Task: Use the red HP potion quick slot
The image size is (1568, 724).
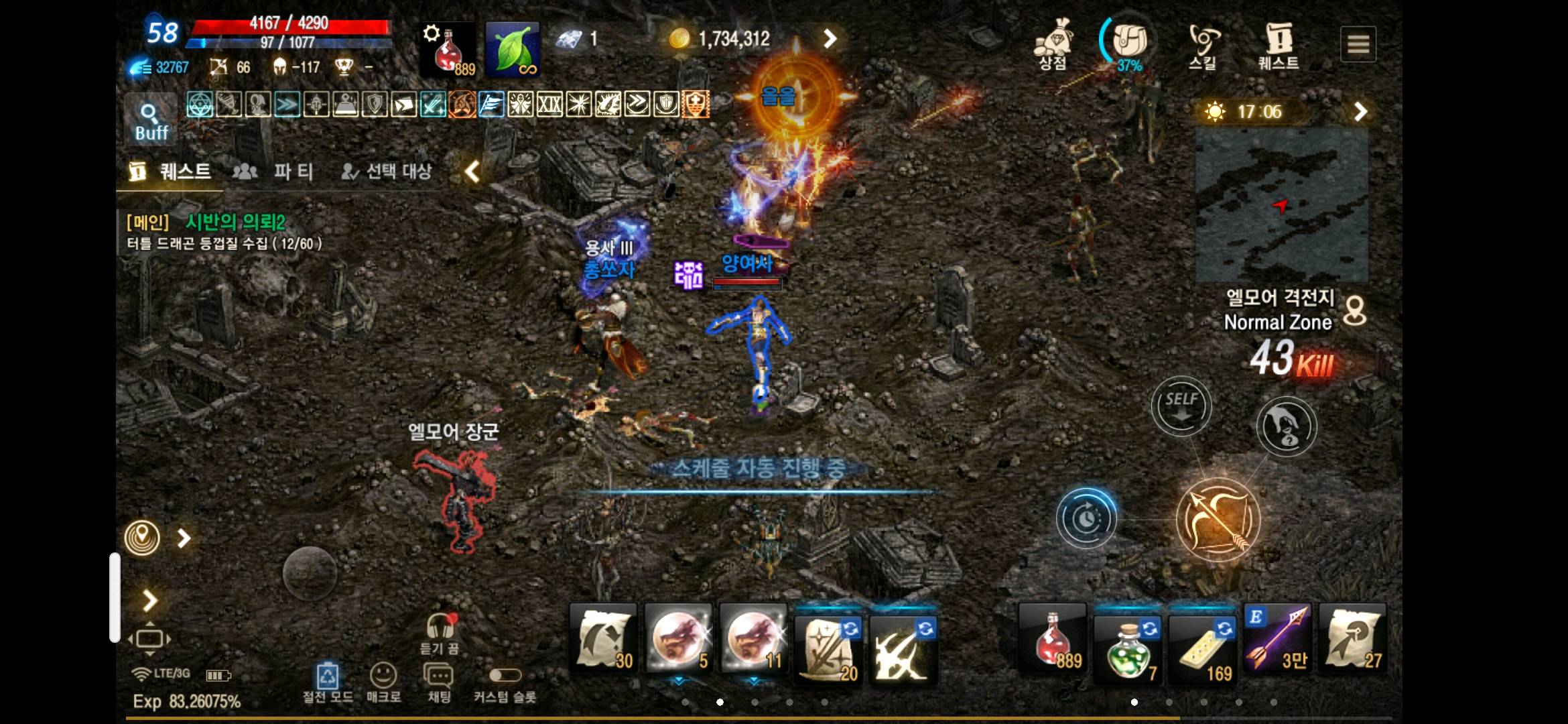Action: pyautogui.click(x=1051, y=640)
